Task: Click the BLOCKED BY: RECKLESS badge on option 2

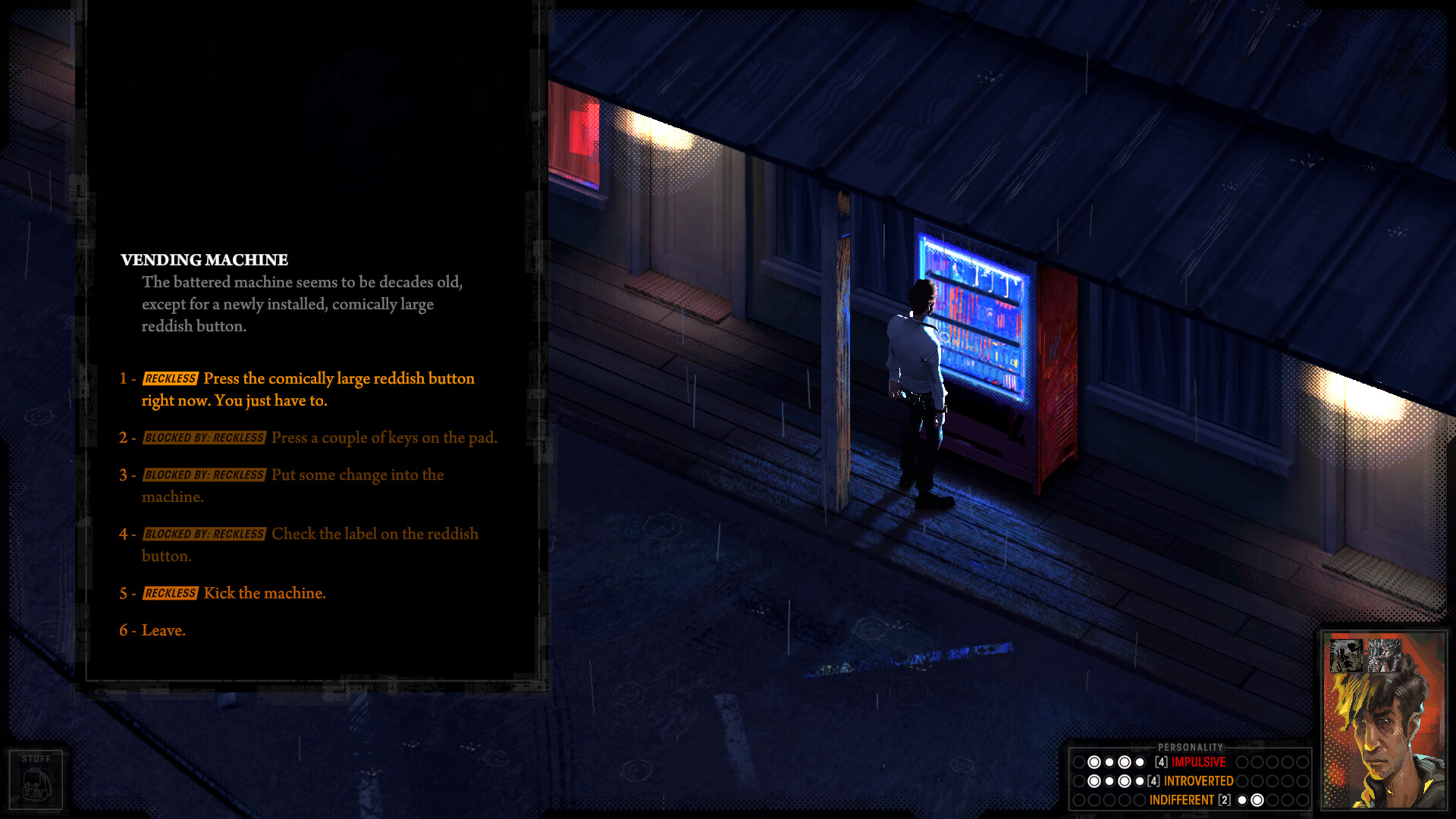Action: (204, 438)
